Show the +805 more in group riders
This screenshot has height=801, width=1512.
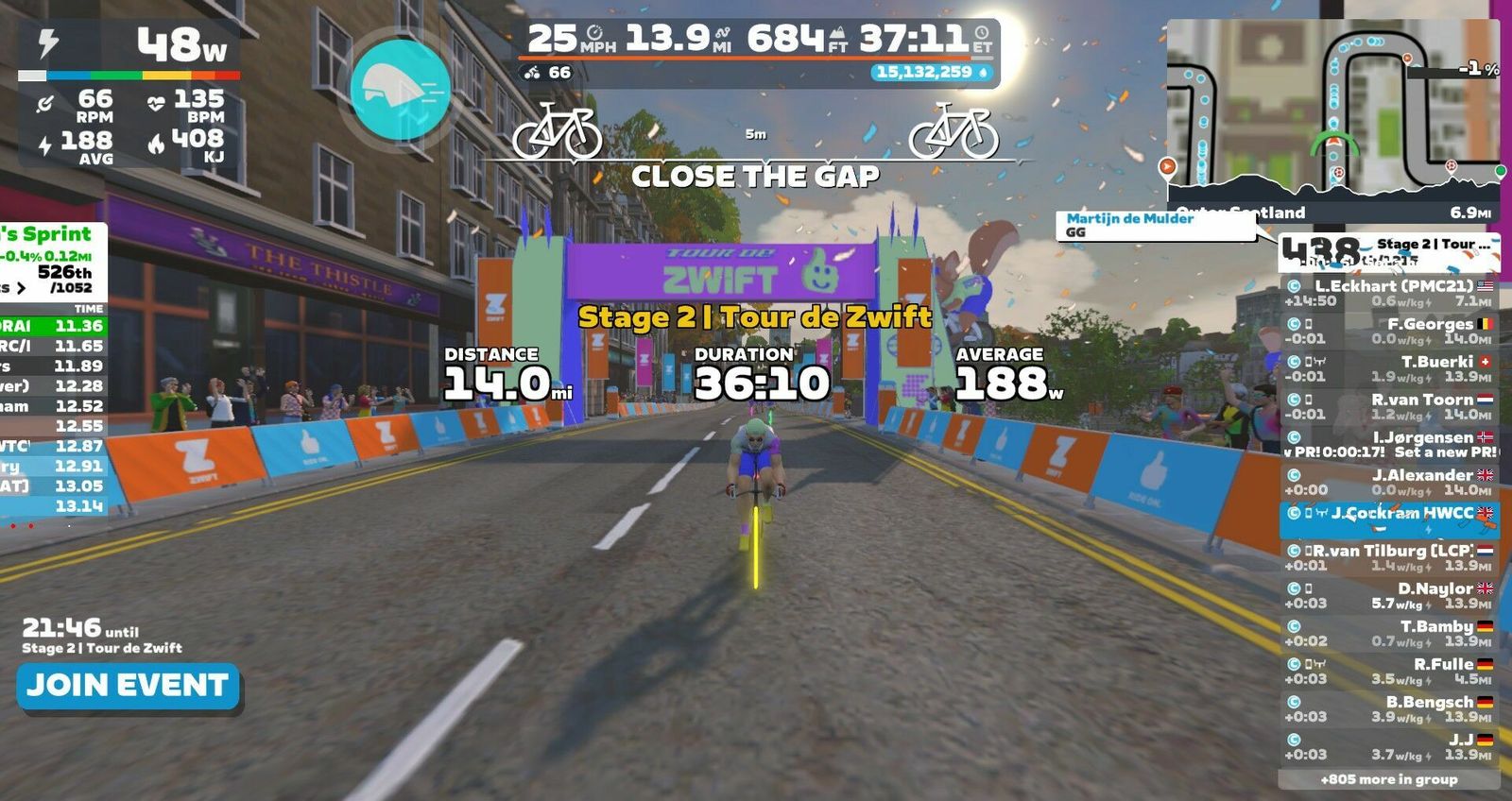point(1388,779)
